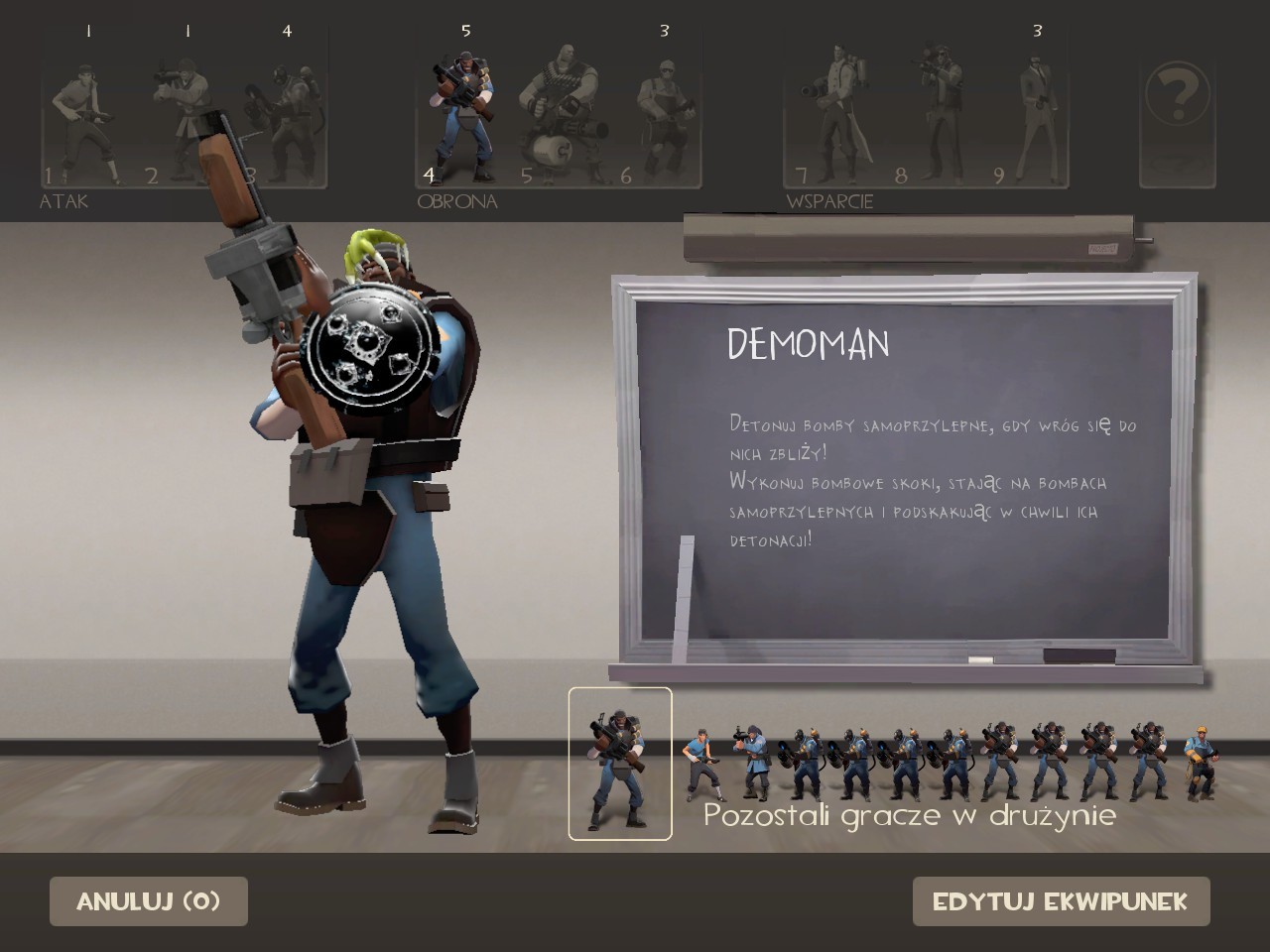
Task: Select the Medic class portrait
Action: coord(838,109)
